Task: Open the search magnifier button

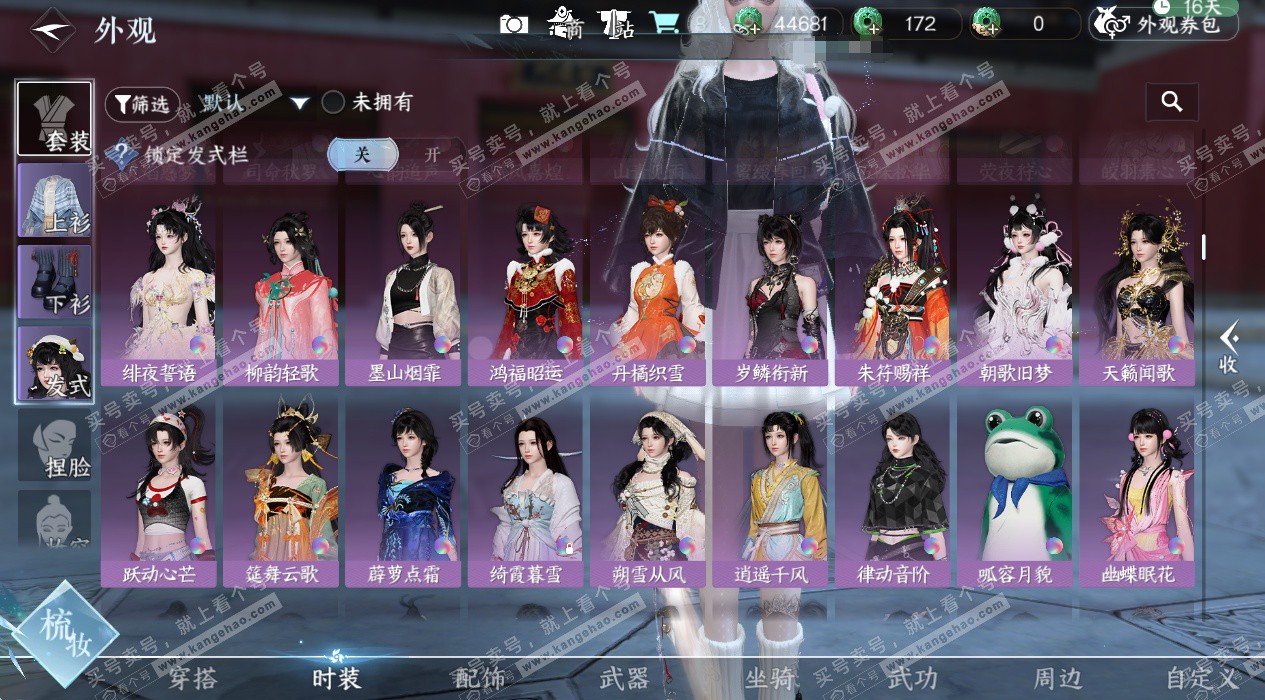Action: tap(1172, 101)
